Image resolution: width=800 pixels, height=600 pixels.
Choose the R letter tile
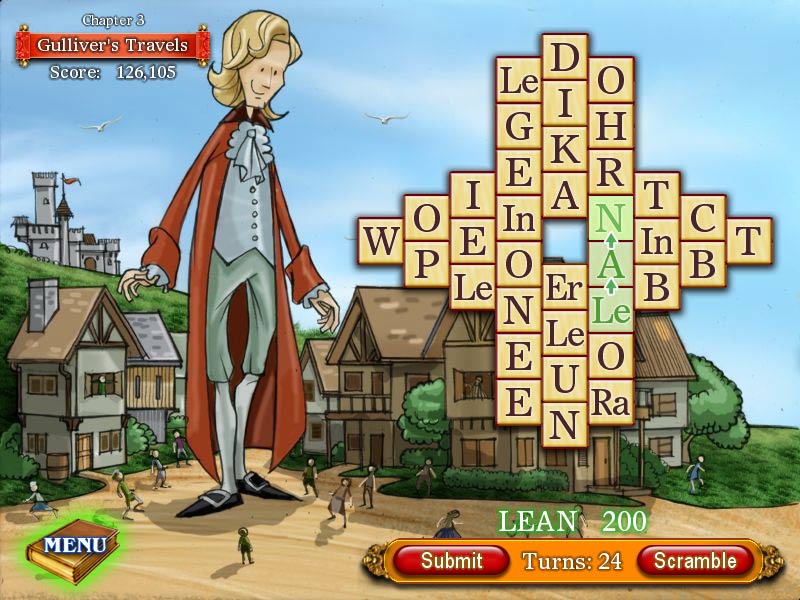(611, 172)
